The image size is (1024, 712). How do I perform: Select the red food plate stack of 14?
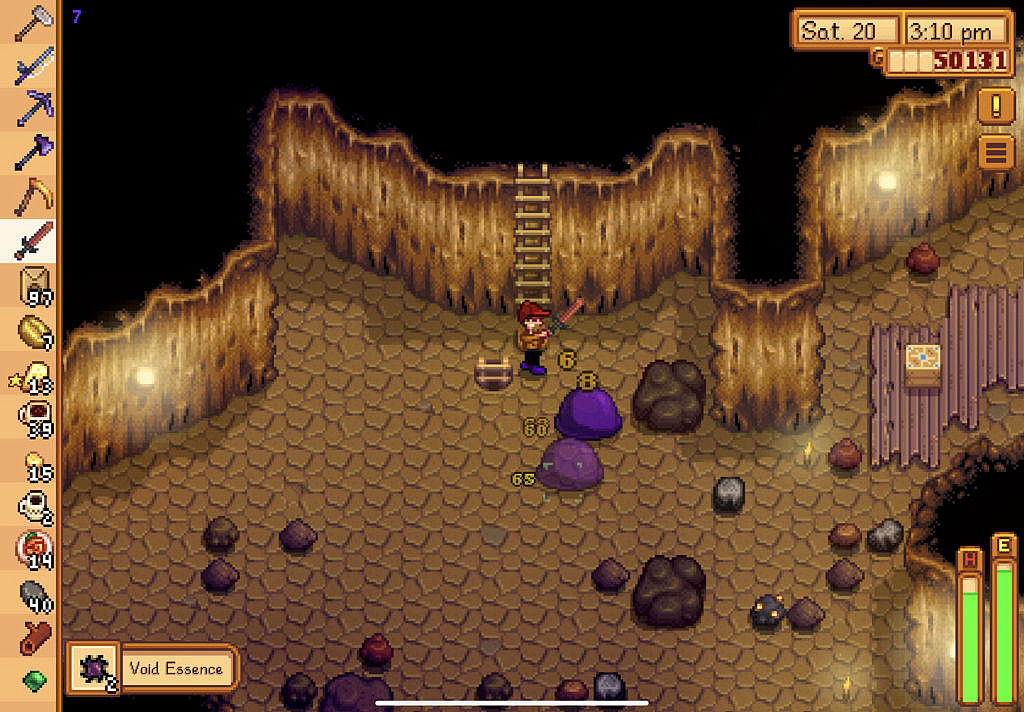click(34, 550)
